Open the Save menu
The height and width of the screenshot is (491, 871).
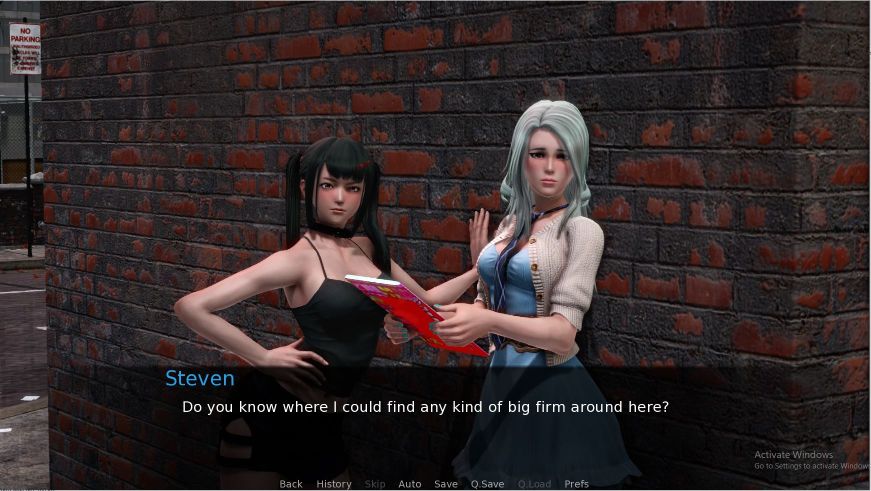point(446,484)
